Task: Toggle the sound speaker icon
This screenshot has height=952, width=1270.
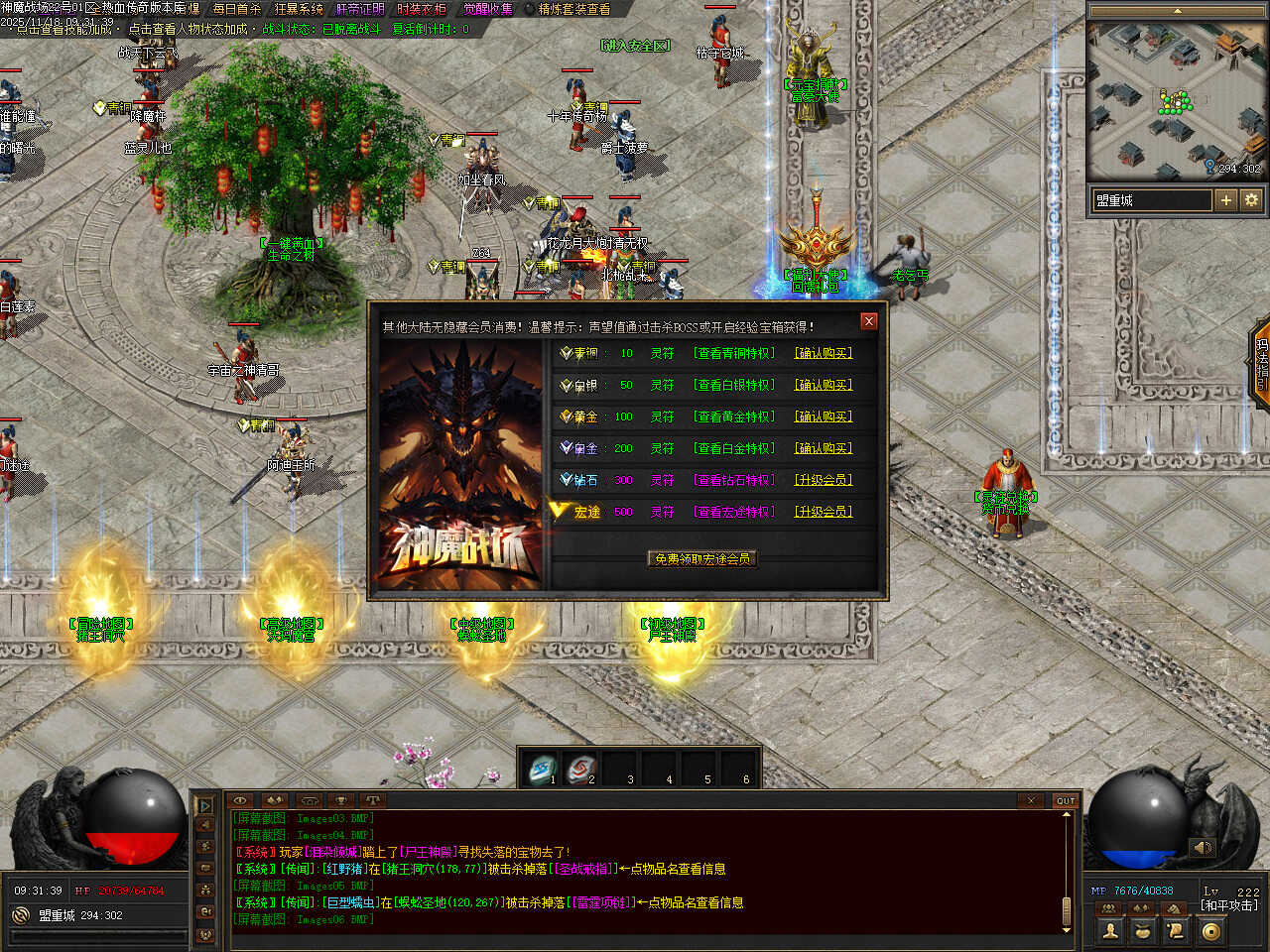Action: point(1203,847)
